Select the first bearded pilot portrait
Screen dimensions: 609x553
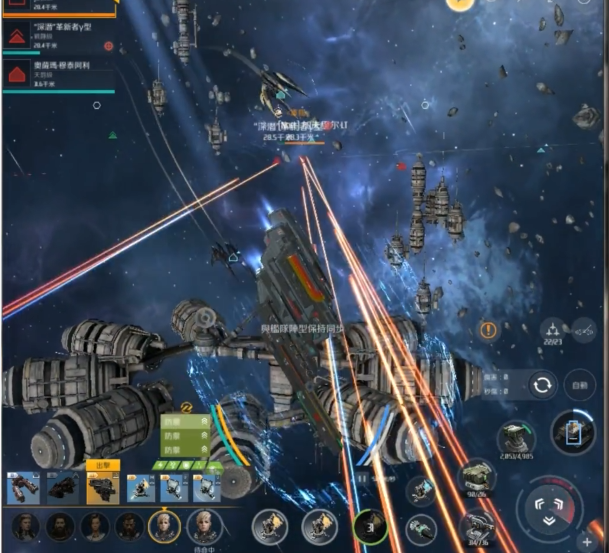60,525
